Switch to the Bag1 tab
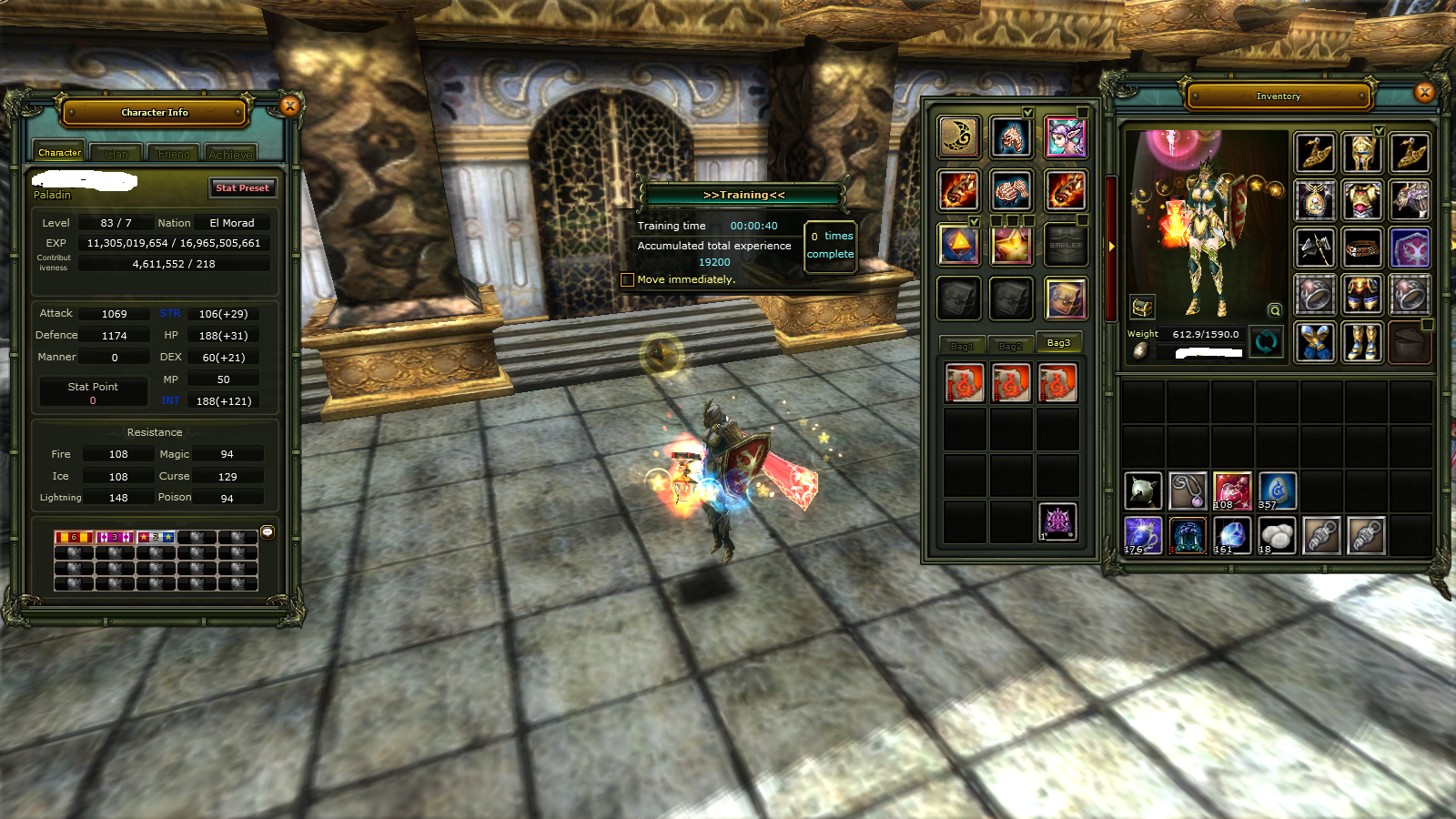Image resolution: width=1456 pixels, height=819 pixels. (x=962, y=346)
